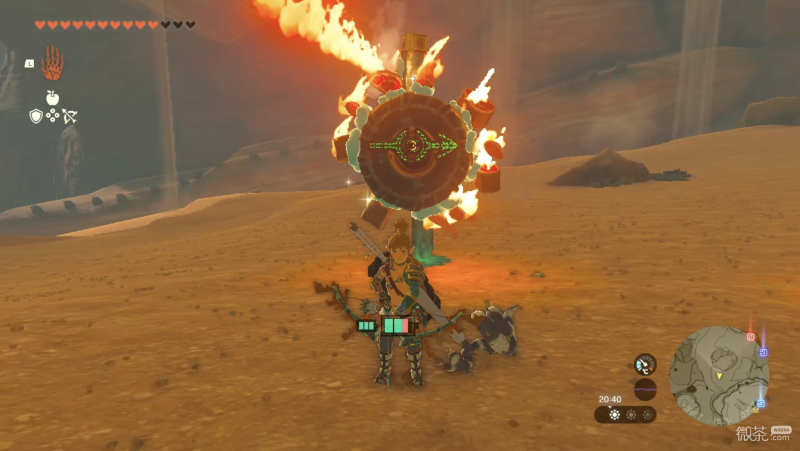This screenshot has height=451, width=800.
Task: Choose the blue pin marker on the minimap
Action: click(760, 403)
